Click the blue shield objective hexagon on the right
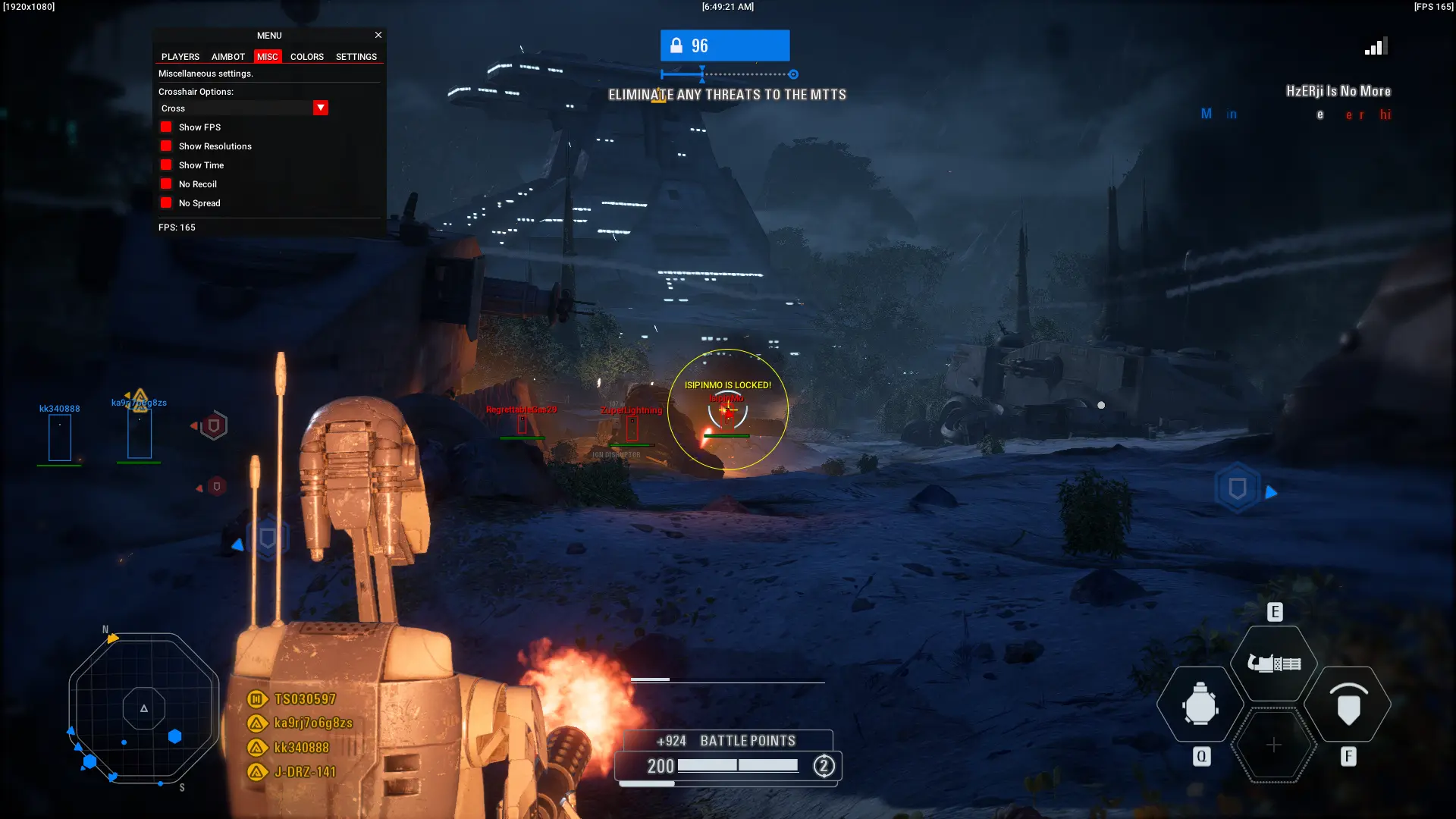 click(x=1236, y=488)
